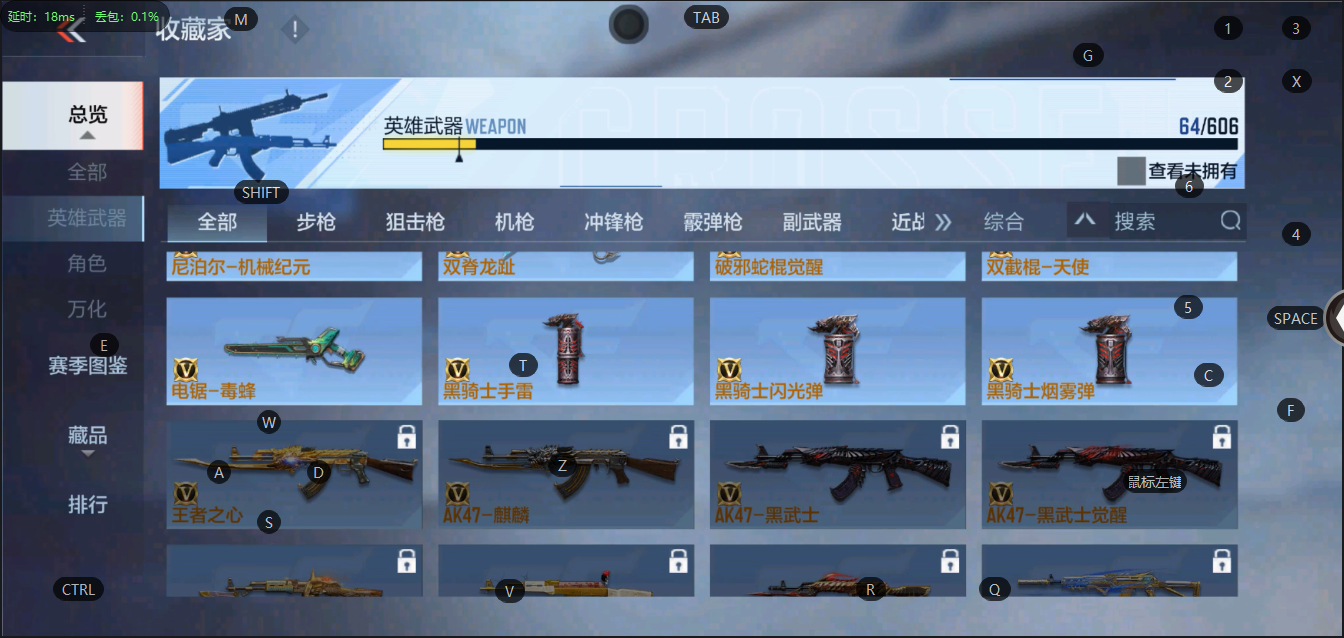Select the 电锯-毒蜂 weapon card
This screenshot has height=638, width=1344.
[x=294, y=351]
